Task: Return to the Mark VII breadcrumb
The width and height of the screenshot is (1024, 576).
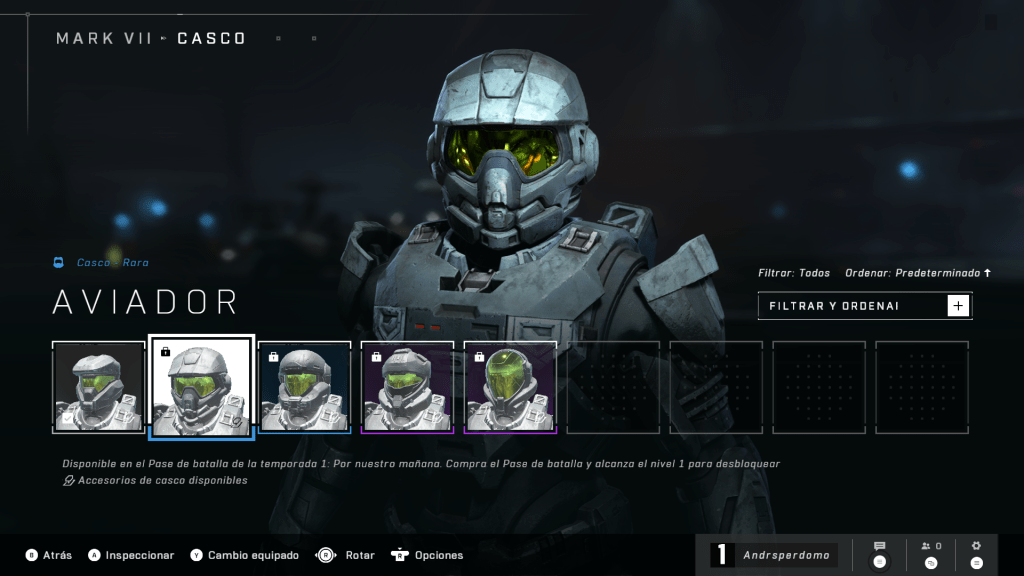Action: pos(104,38)
